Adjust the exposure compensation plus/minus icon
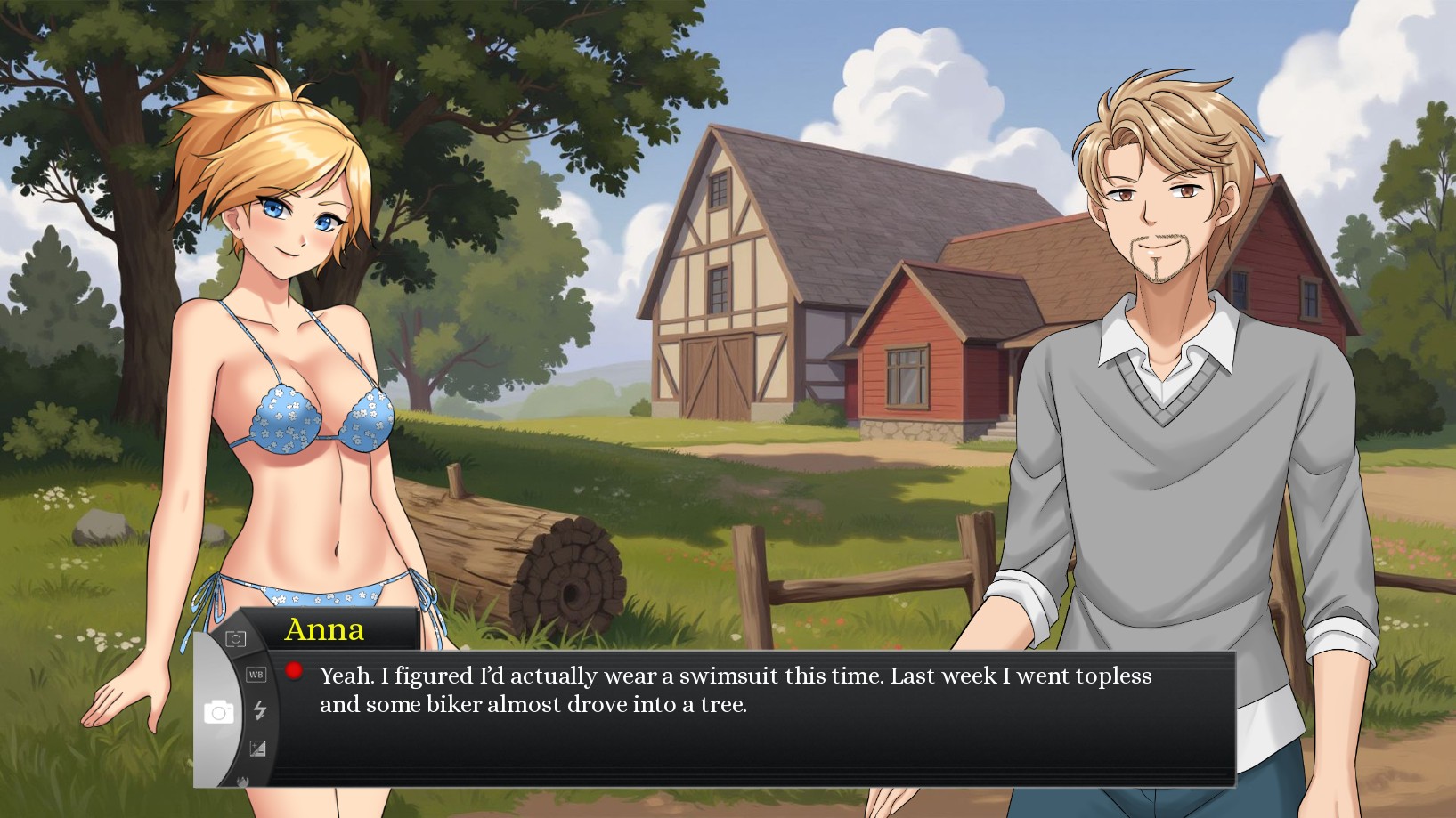Screen dimensions: 1456x818 (257, 749)
